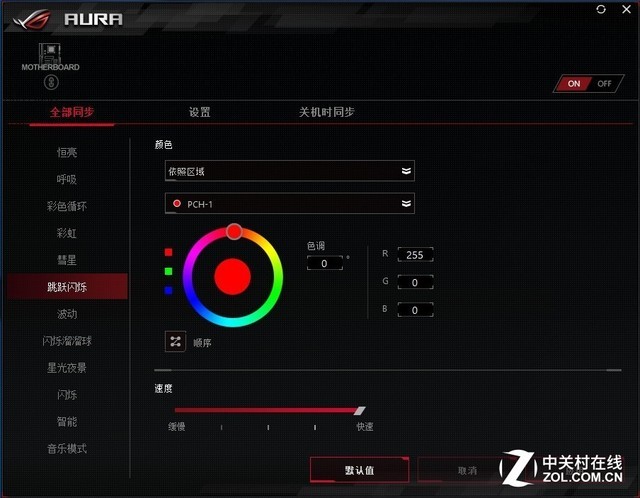Toggle the ON/OFF lighting switch

click(588, 84)
